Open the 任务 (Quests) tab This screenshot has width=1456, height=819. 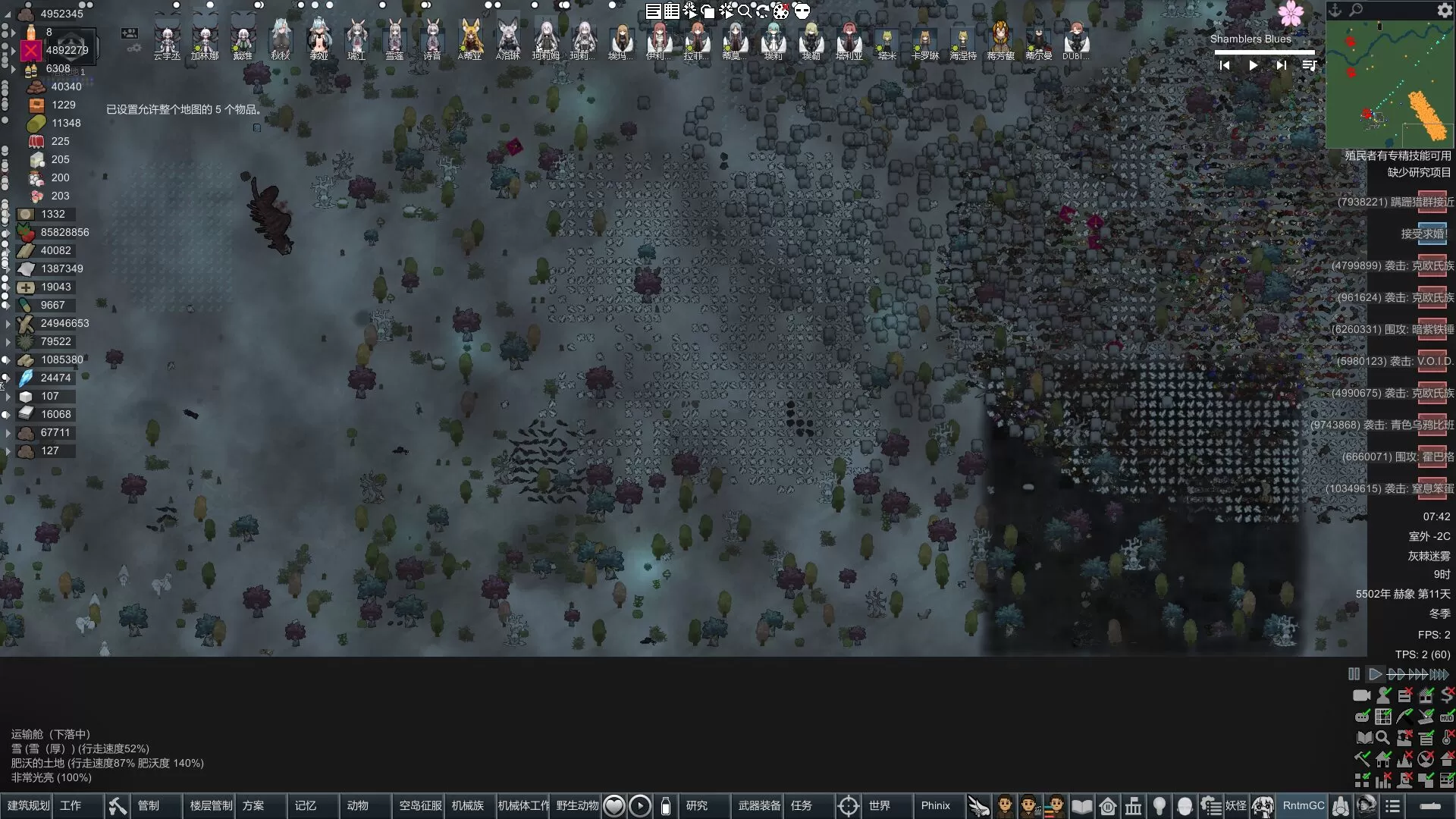coord(801,805)
